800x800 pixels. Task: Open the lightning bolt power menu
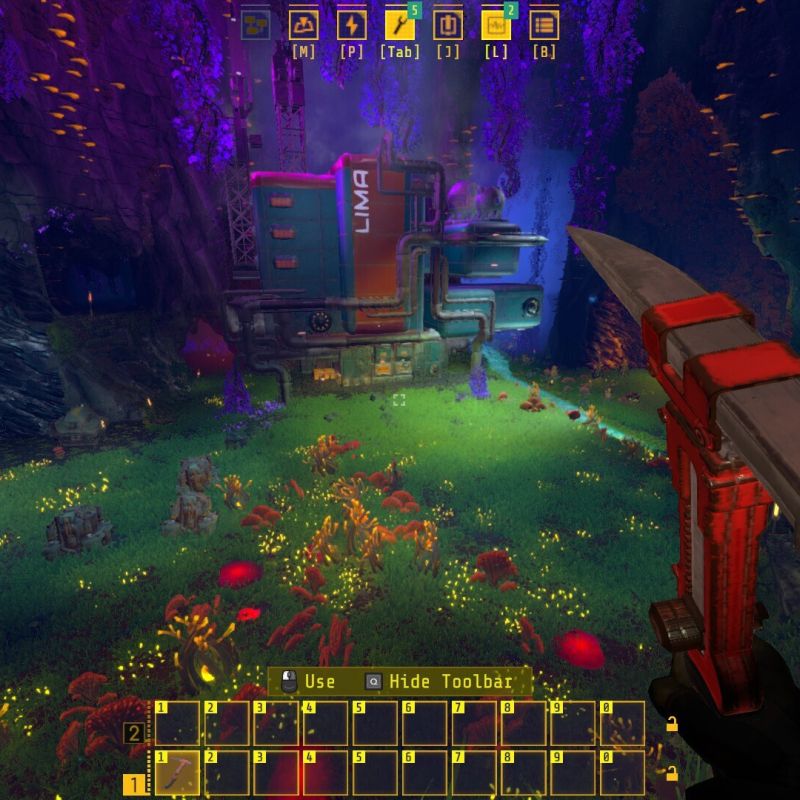coord(351,25)
